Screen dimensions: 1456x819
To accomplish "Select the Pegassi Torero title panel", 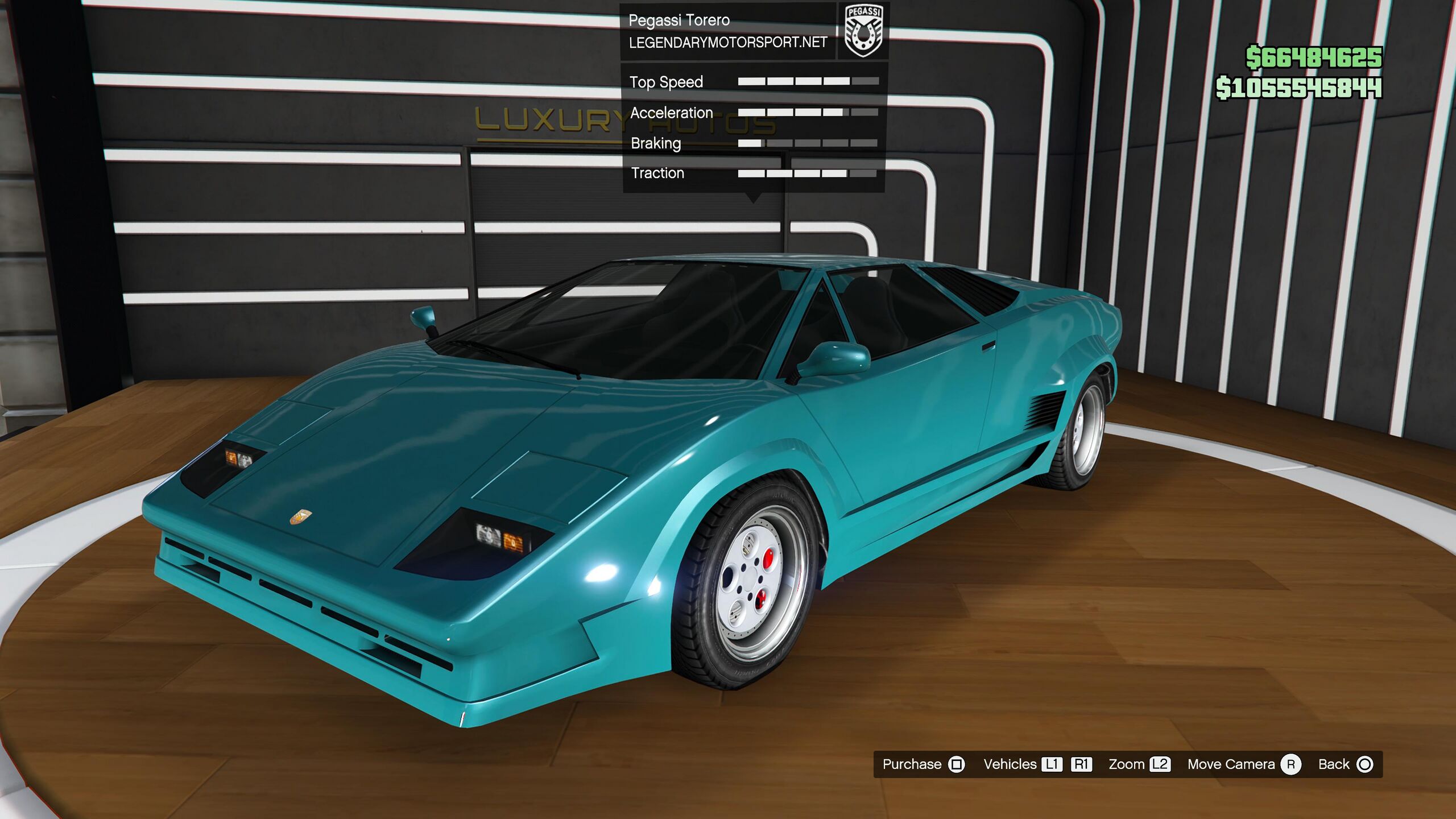I will click(x=728, y=31).
